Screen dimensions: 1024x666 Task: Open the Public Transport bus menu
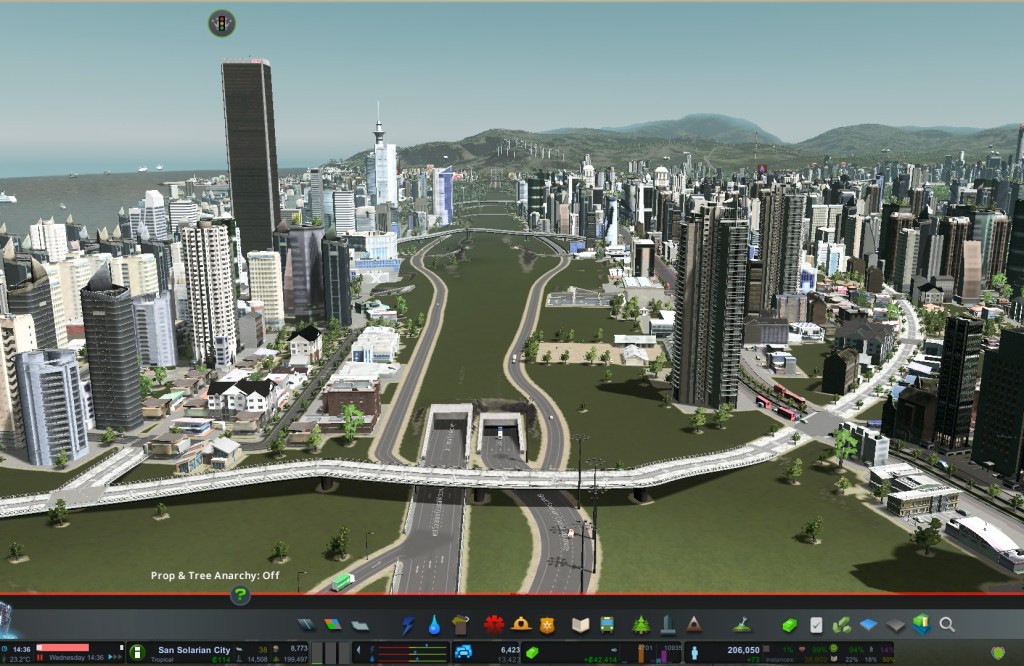click(606, 625)
